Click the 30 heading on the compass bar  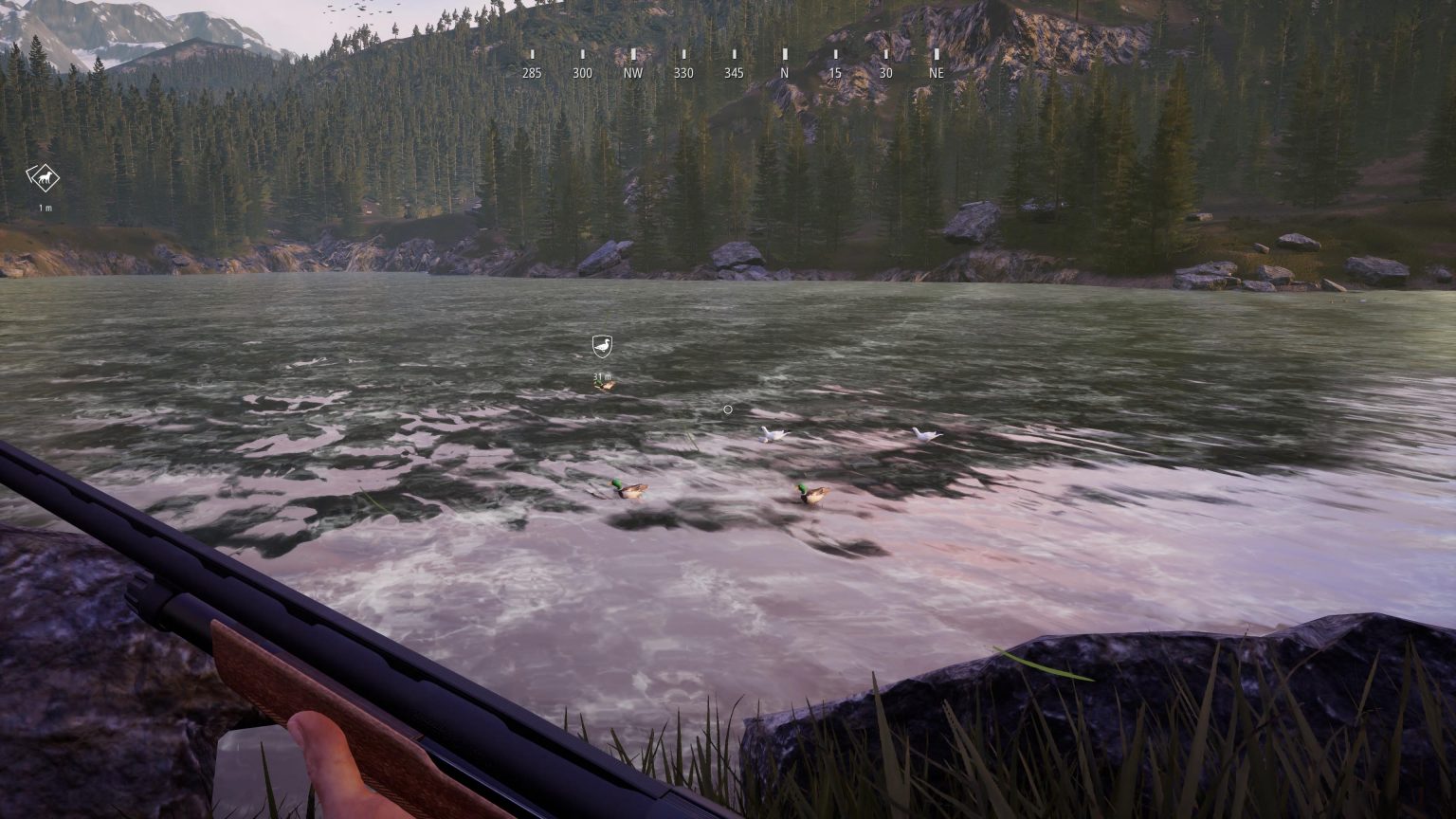tap(884, 72)
